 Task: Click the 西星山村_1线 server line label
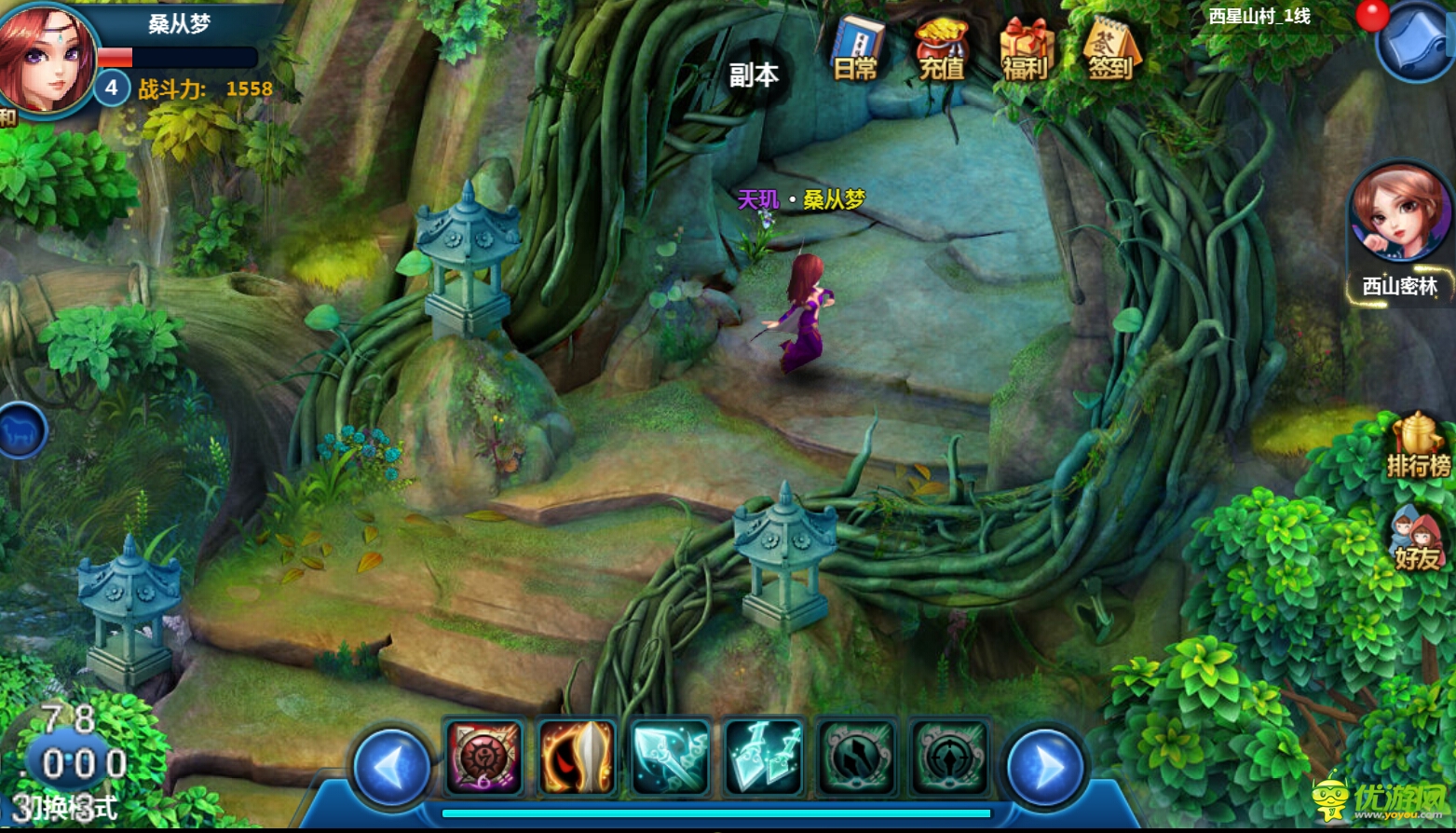point(1259,17)
